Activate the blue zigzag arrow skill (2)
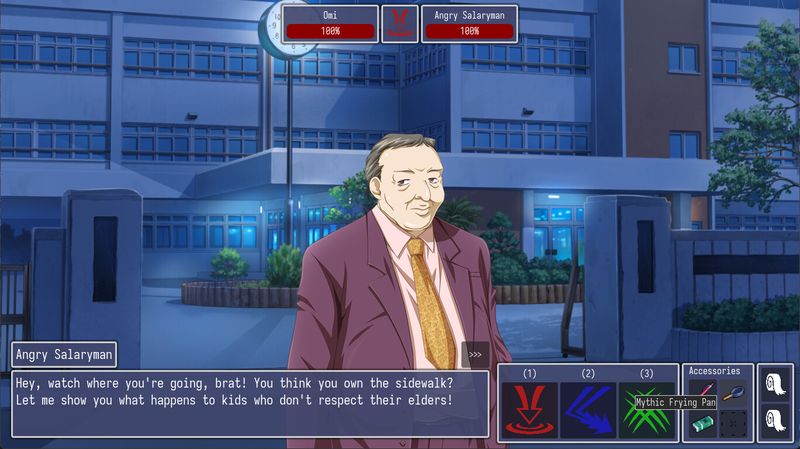Viewport: 800px width, 449px height. [x=588, y=410]
